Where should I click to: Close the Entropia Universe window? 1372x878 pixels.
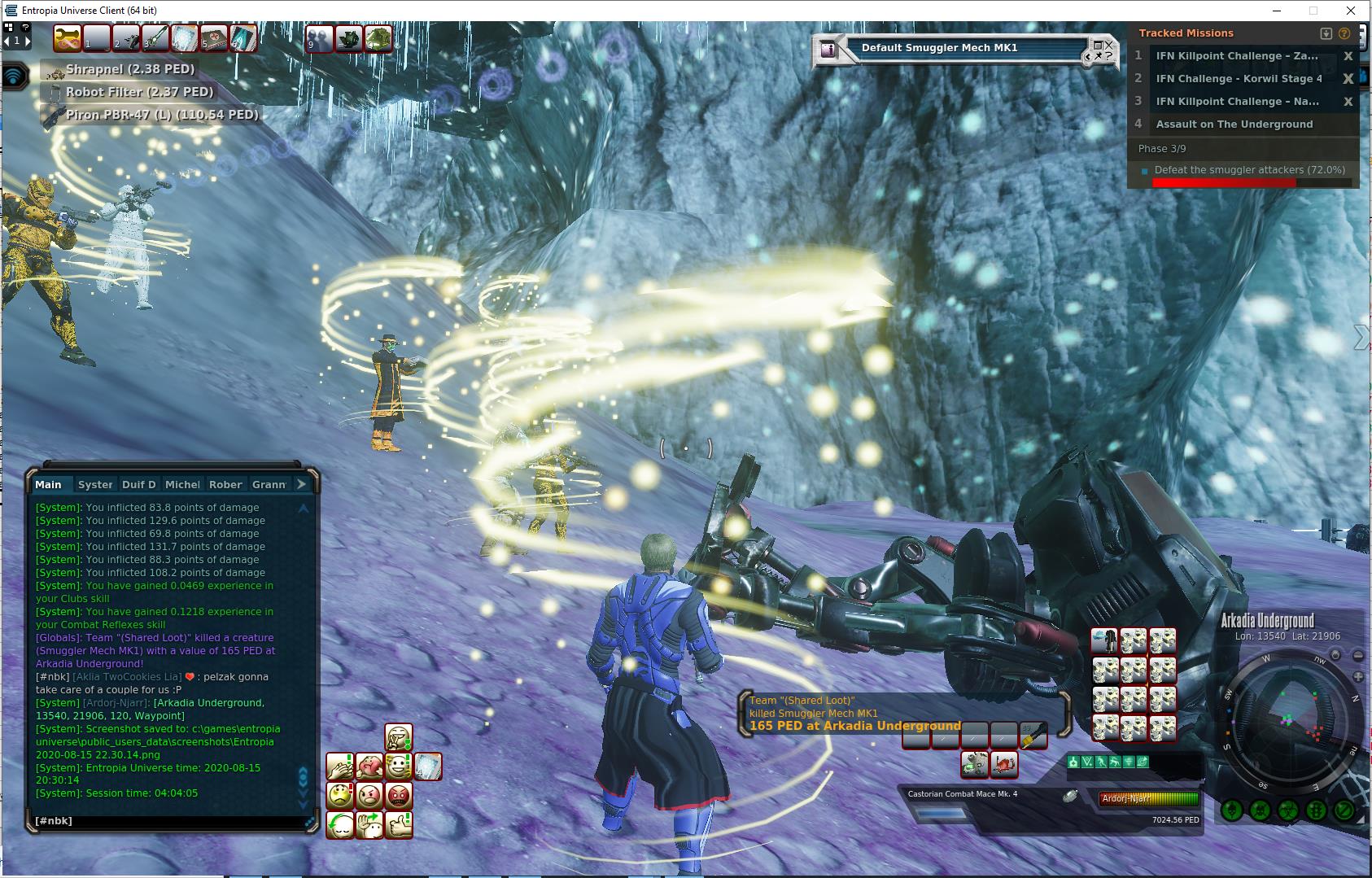(x=1352, y=11)
